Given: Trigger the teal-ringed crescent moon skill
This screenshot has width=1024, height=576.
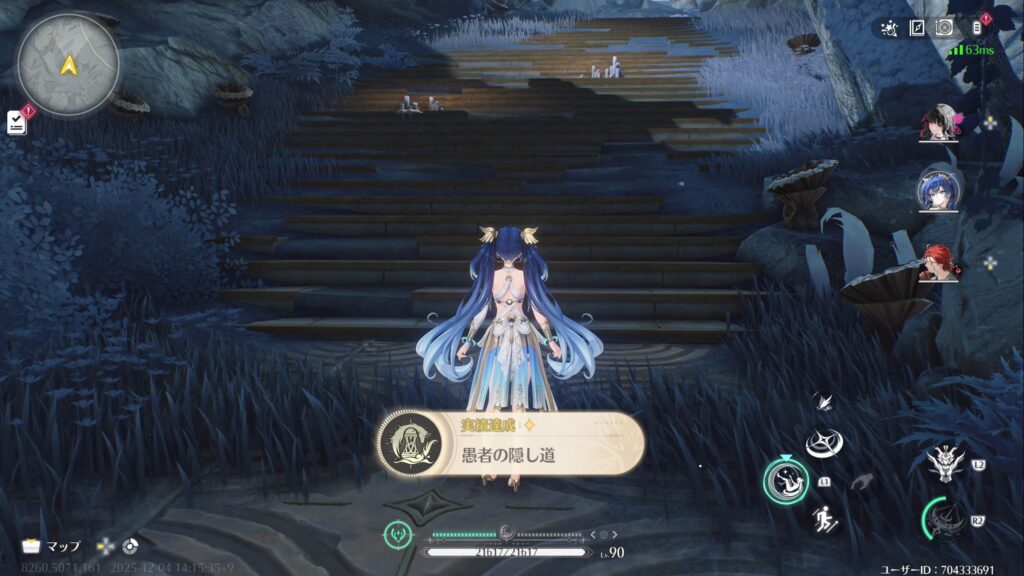Looking at the screenshot, I should (x=787, y=481).
